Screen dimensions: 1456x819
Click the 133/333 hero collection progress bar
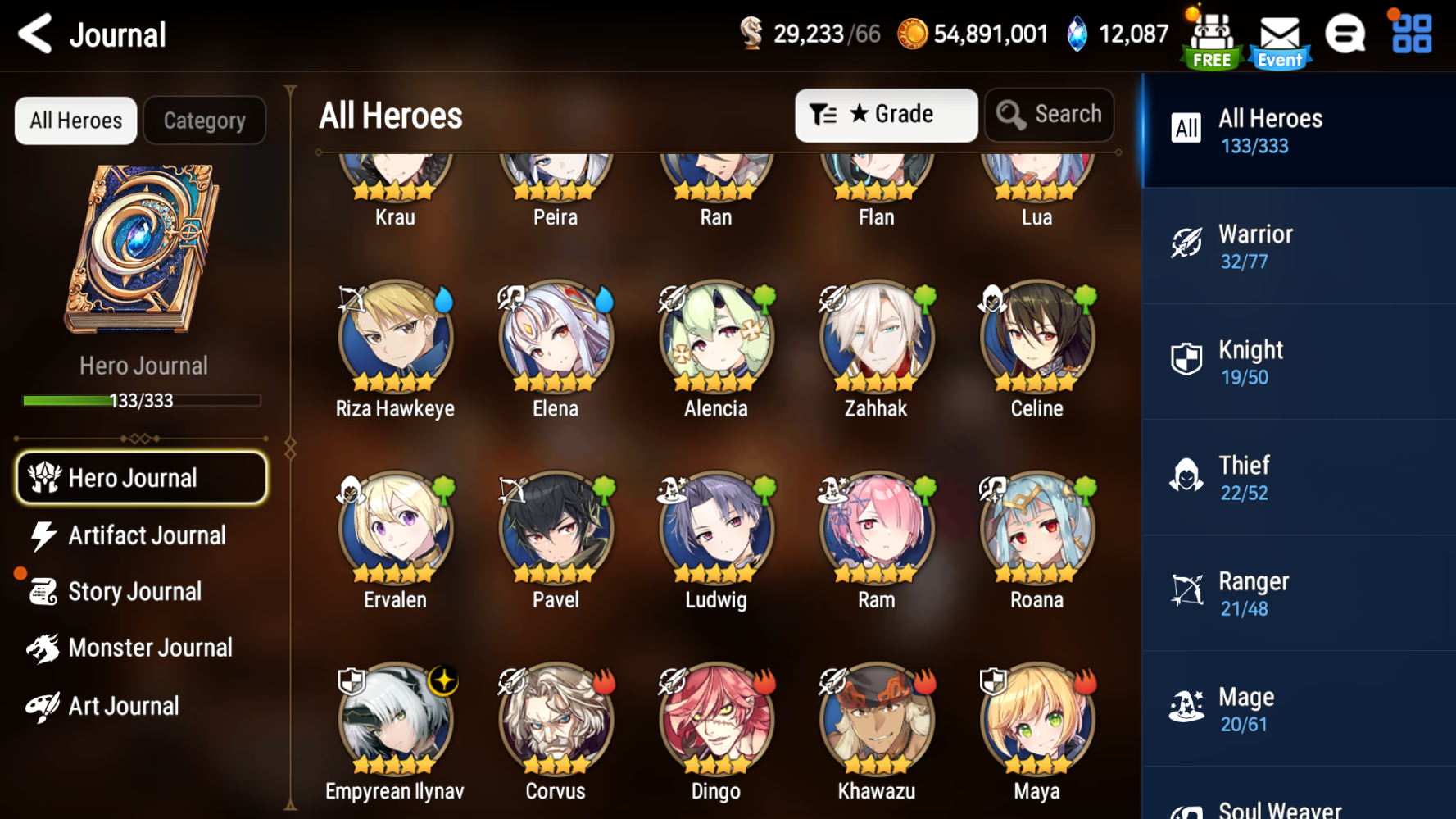point(142,399)
